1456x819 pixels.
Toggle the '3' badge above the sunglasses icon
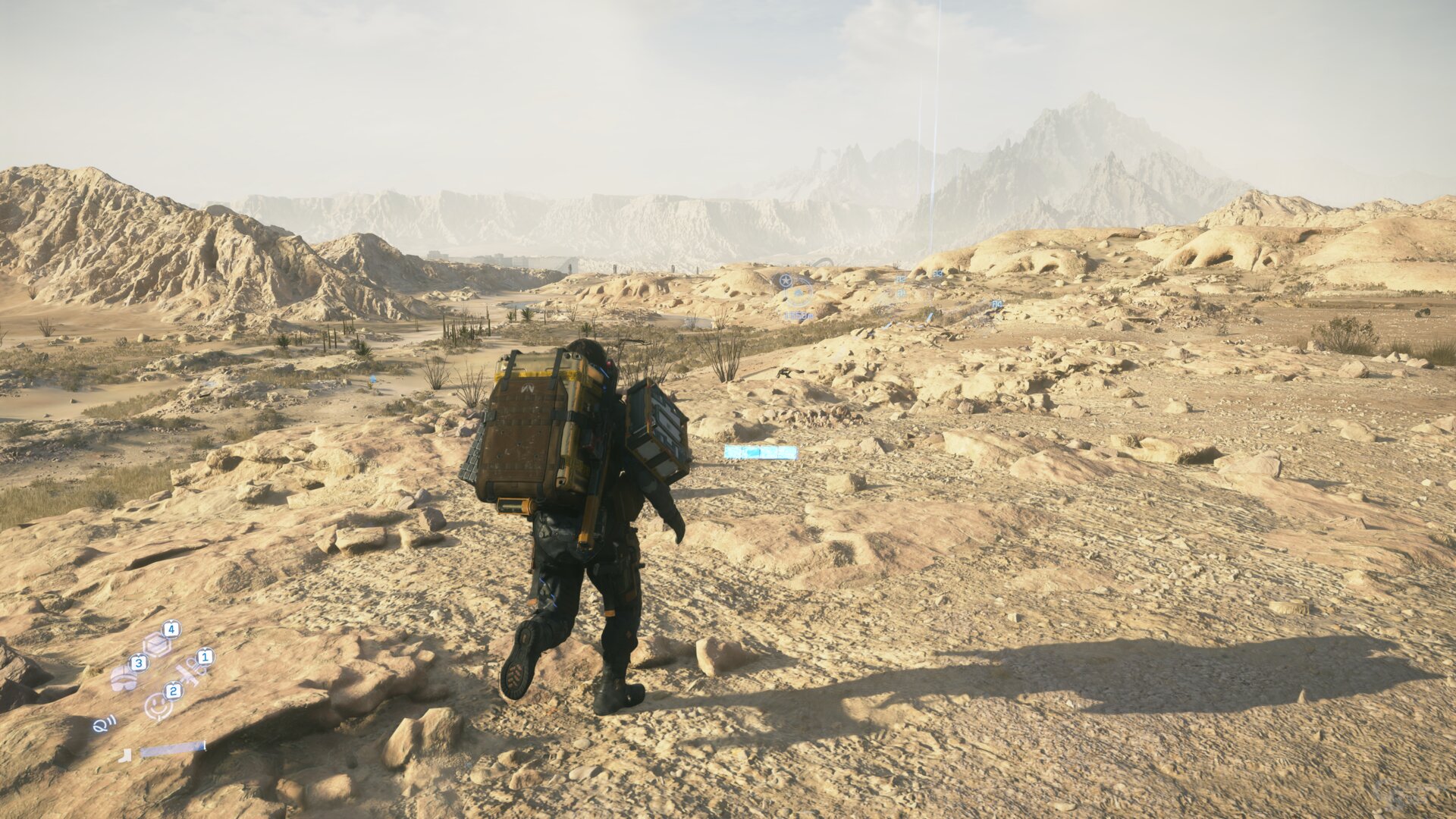[139, 662]
